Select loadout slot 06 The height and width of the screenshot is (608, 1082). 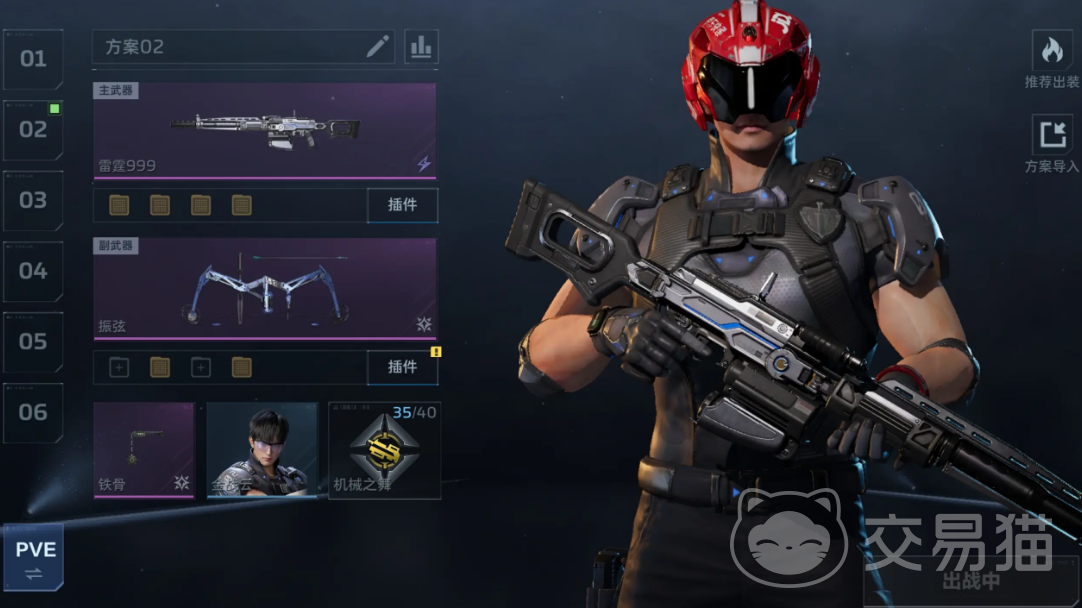[x=33, y=412]
